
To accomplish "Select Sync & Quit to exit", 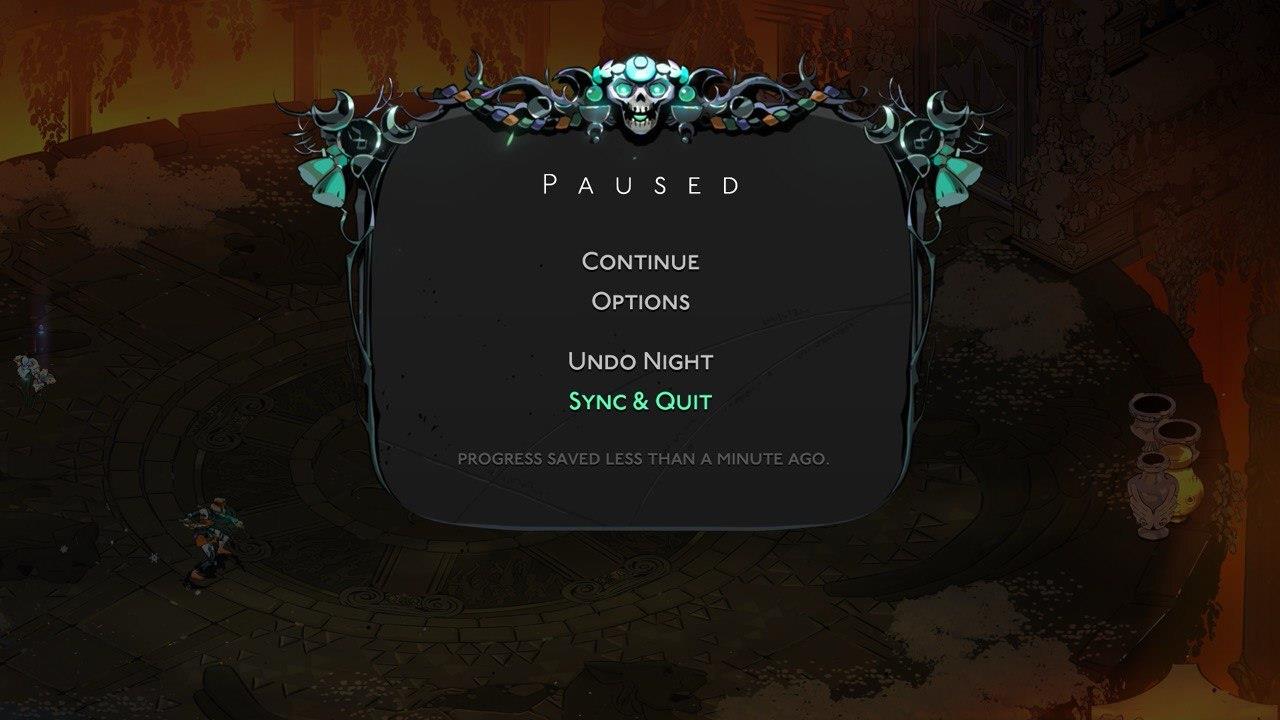I will [640, 399].
